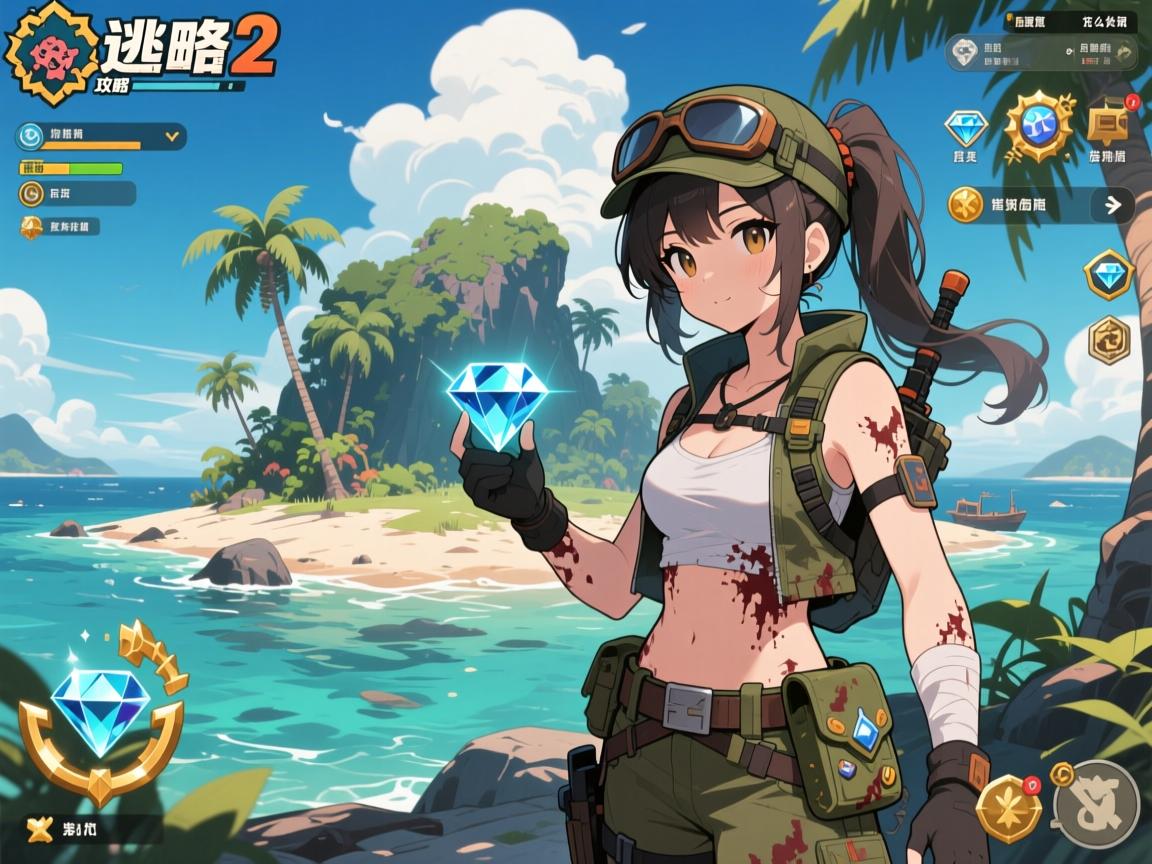Activate the gold star badge with red dot
This screenshot has width=1152, height=864.
(1008, 807)
